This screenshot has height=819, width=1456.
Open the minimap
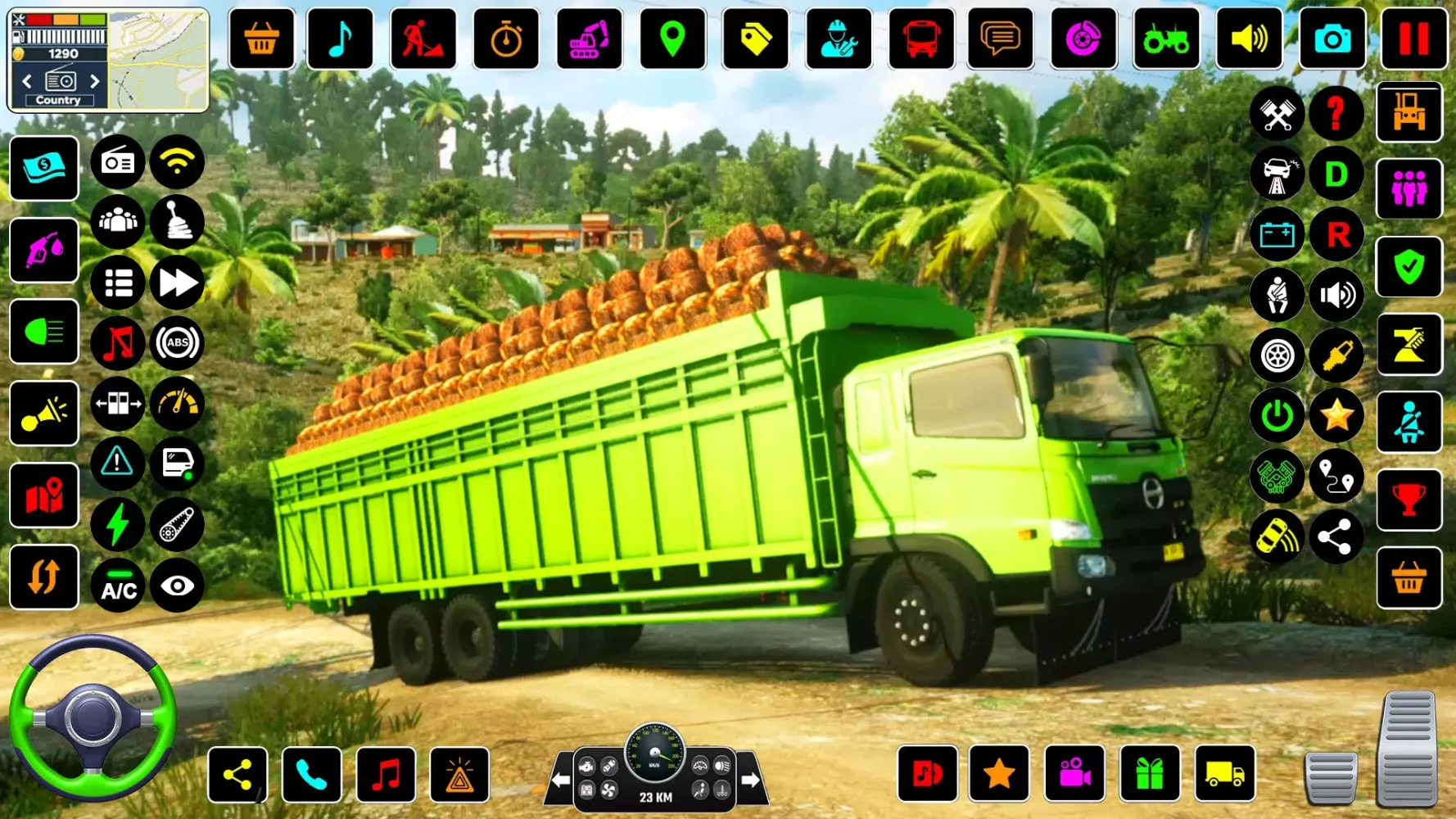point(159,61)
